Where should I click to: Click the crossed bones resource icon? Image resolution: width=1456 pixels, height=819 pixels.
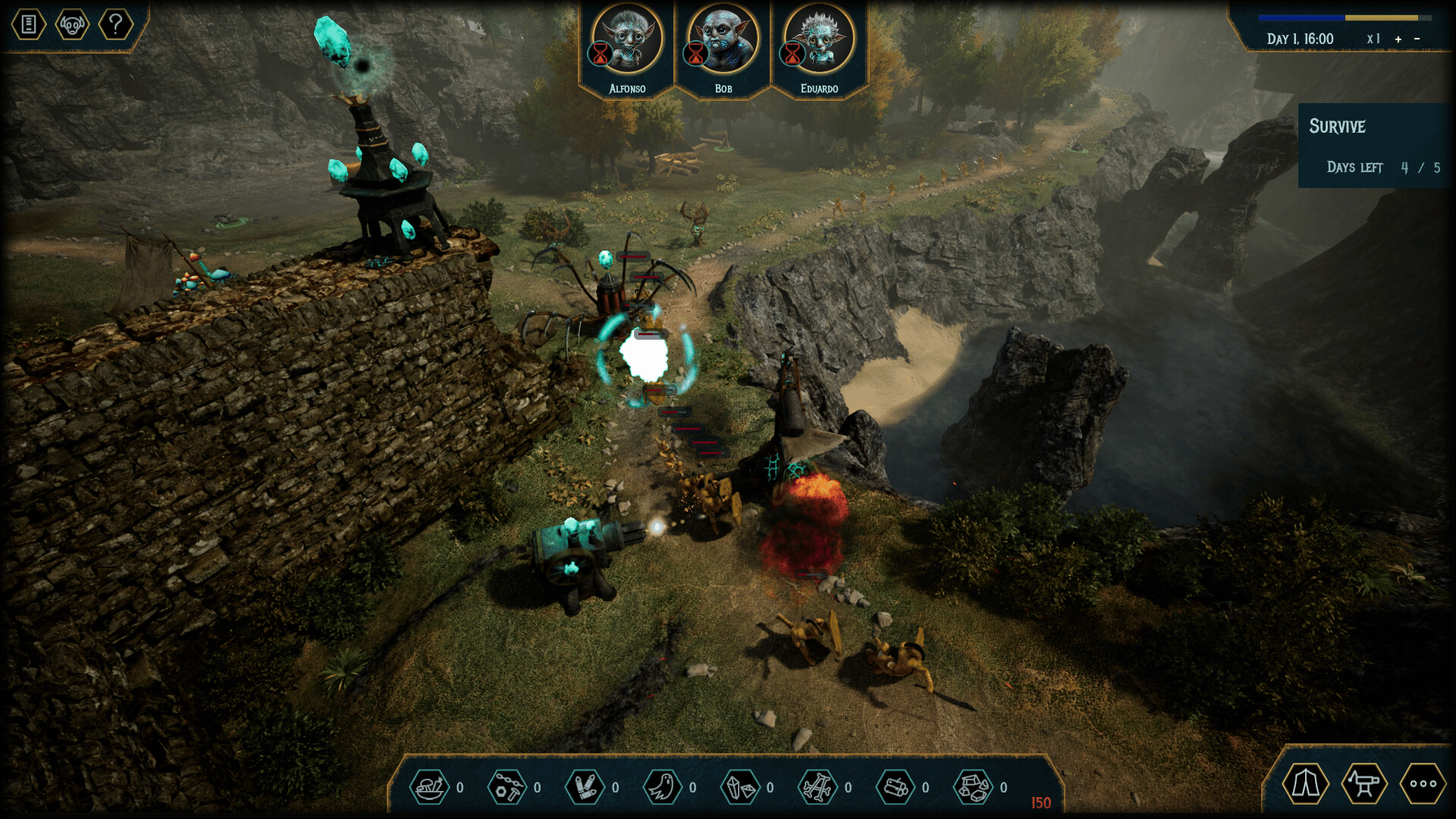click(x=817, y=787)
